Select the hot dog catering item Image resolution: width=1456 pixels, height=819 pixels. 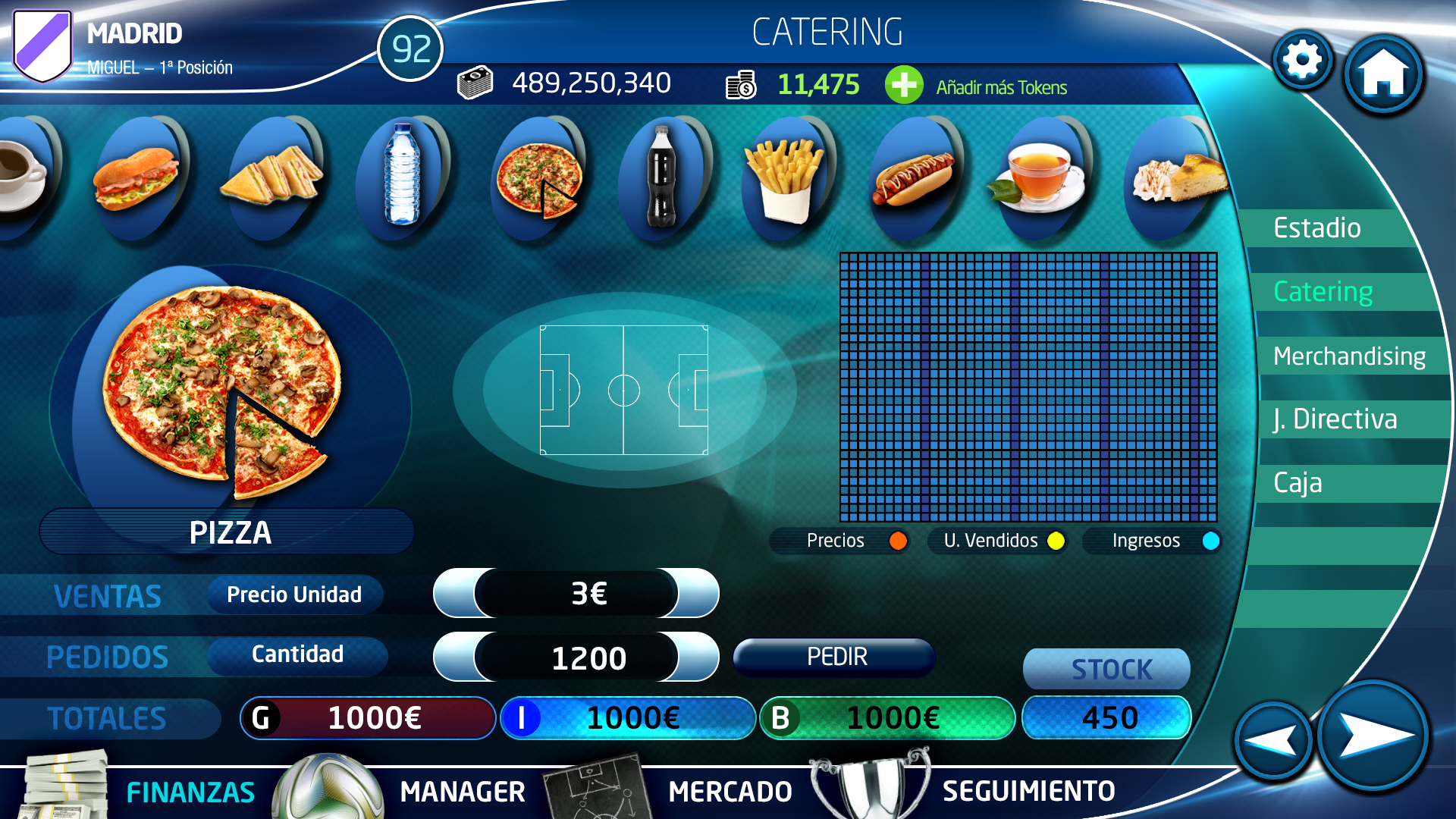[x=913, y=179]
